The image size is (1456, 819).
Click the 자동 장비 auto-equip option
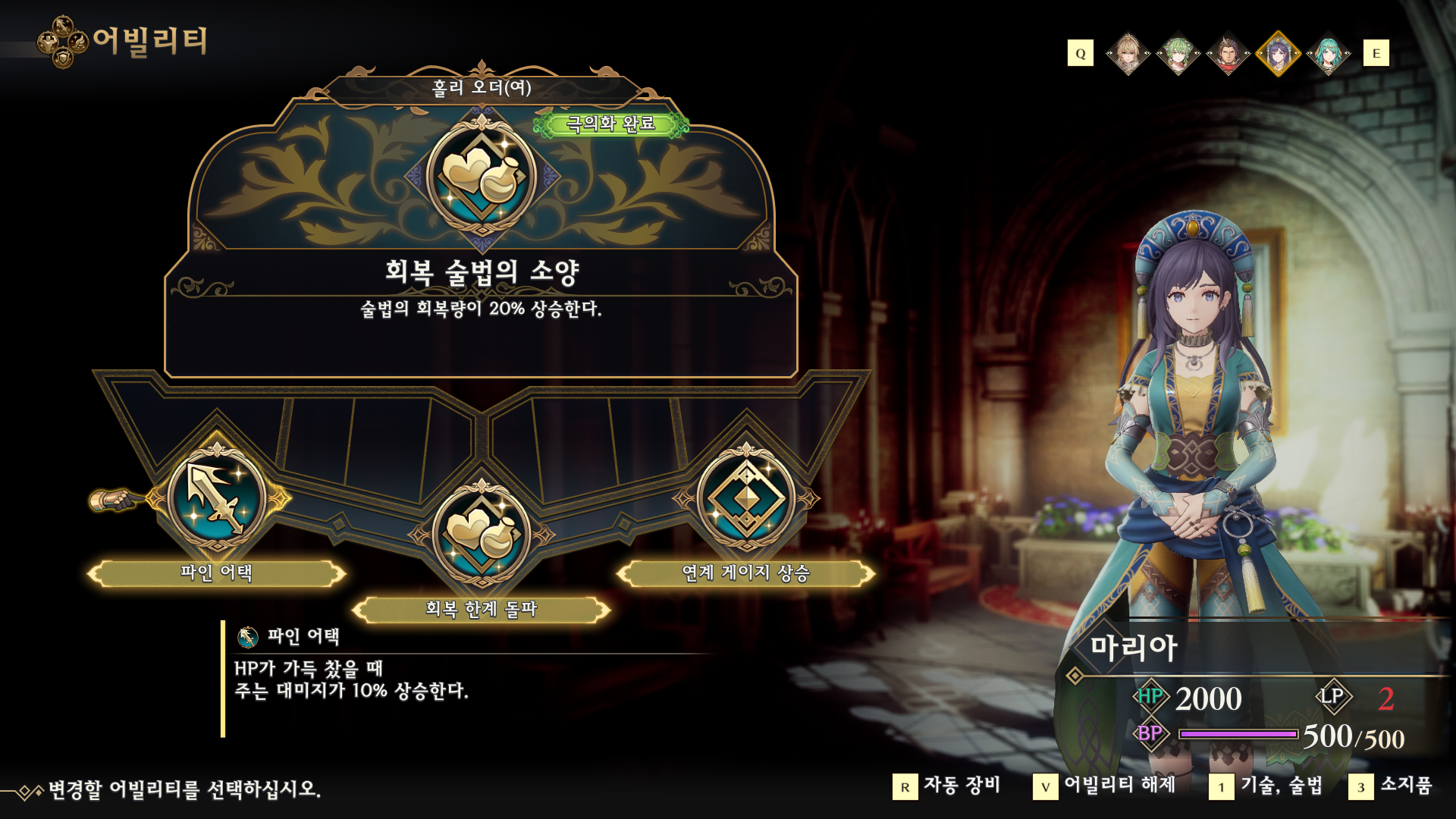click(x=947, y=786)
